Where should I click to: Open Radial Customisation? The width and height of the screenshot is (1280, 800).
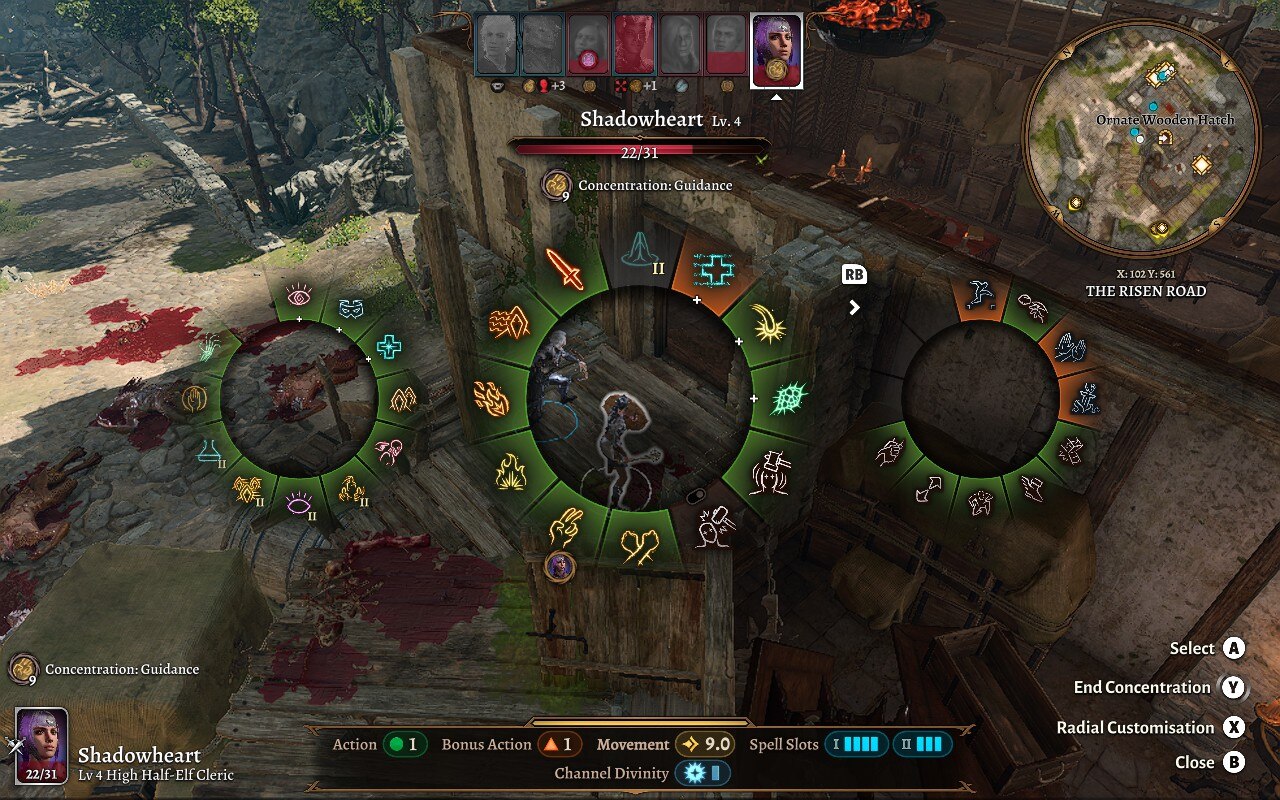click(x=1233, y=727)
